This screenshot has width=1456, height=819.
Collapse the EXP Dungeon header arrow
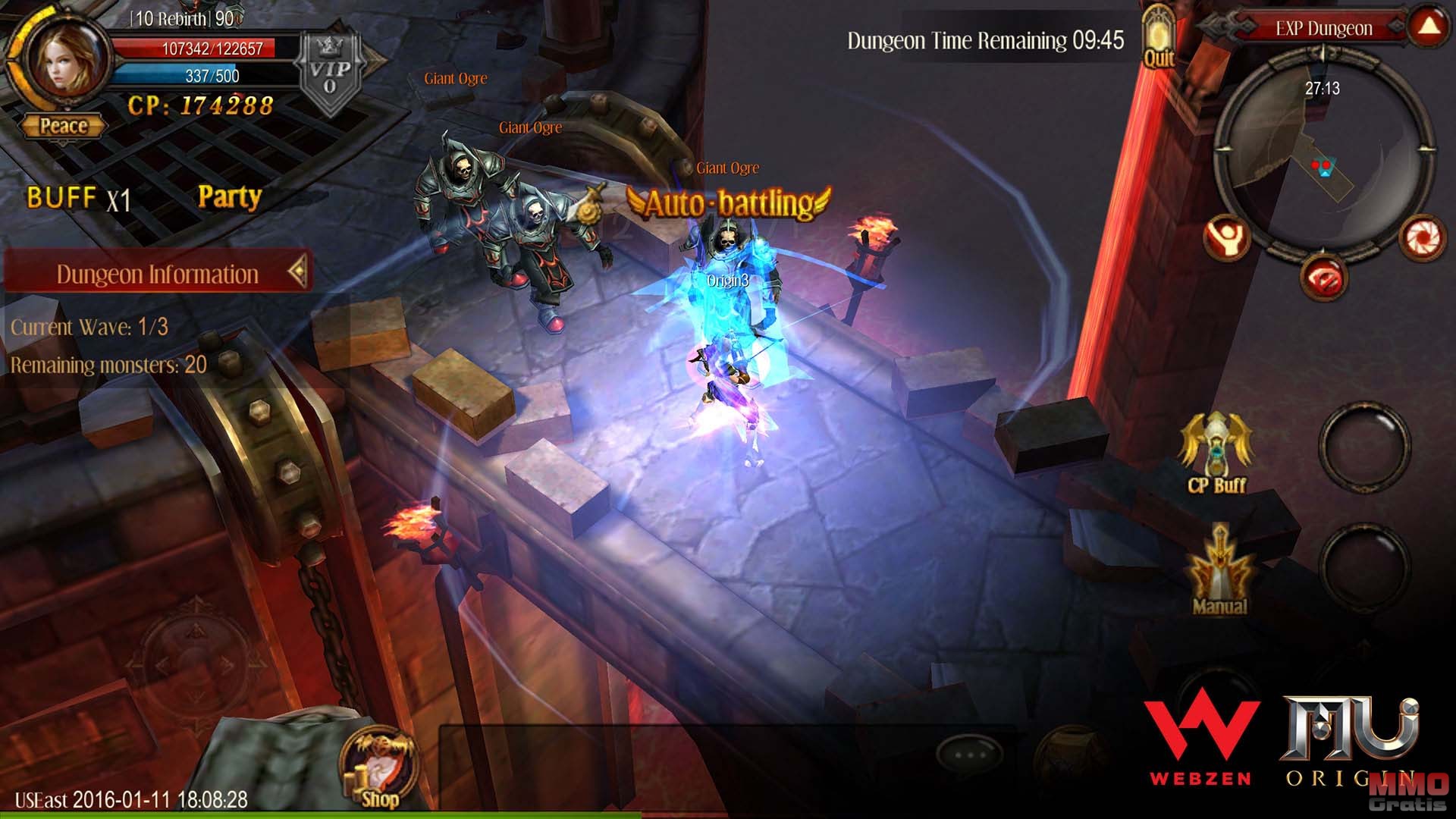coord(1429,27)
